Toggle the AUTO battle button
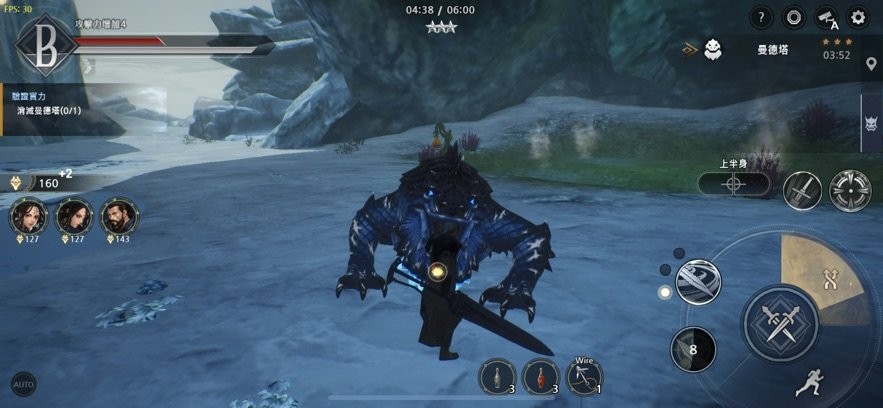 click(x=22, y=383)
